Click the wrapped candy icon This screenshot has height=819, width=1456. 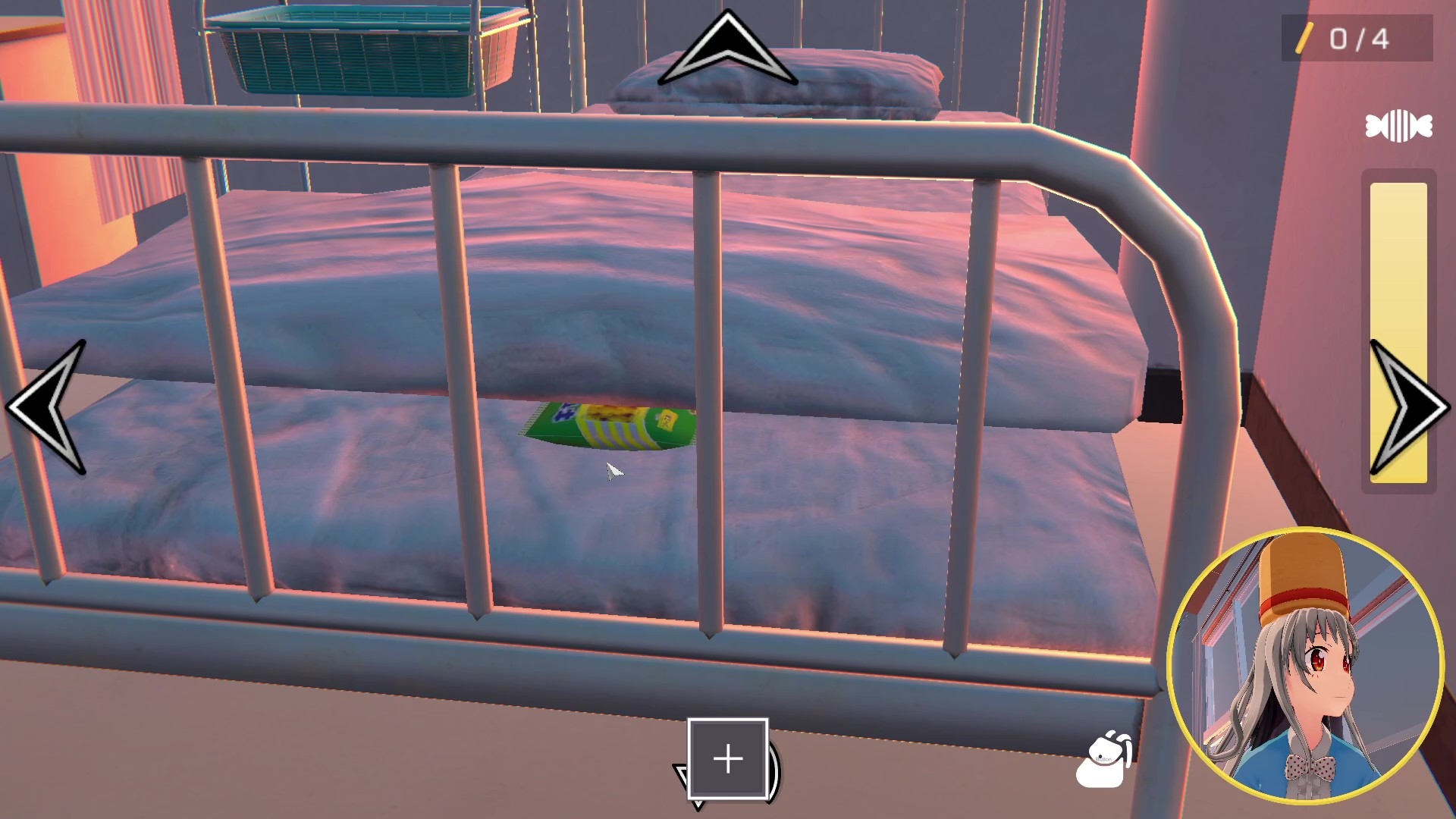coord(1398,127)
